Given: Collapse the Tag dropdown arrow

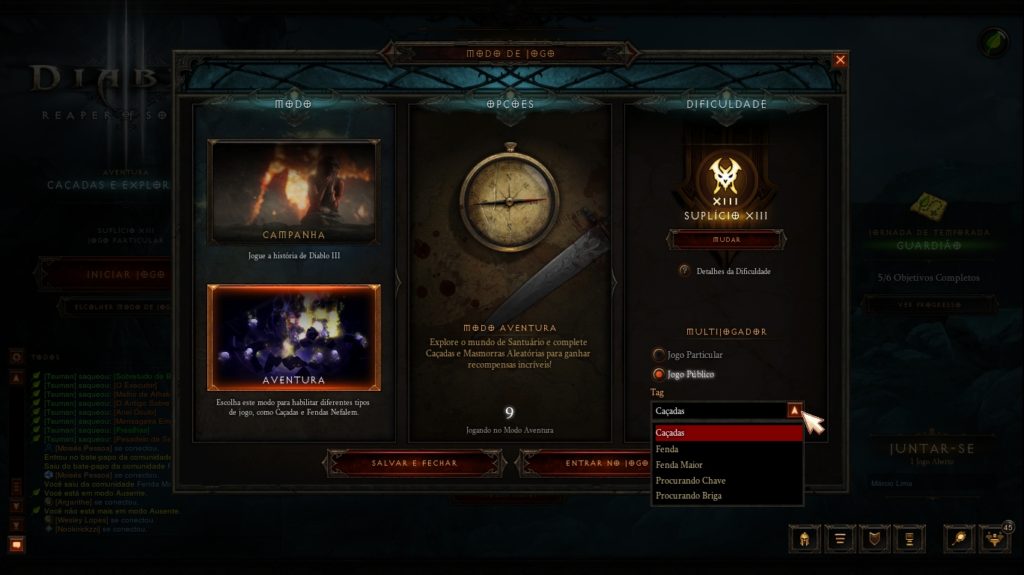Looking at the screenshot, I should [794, 410].
